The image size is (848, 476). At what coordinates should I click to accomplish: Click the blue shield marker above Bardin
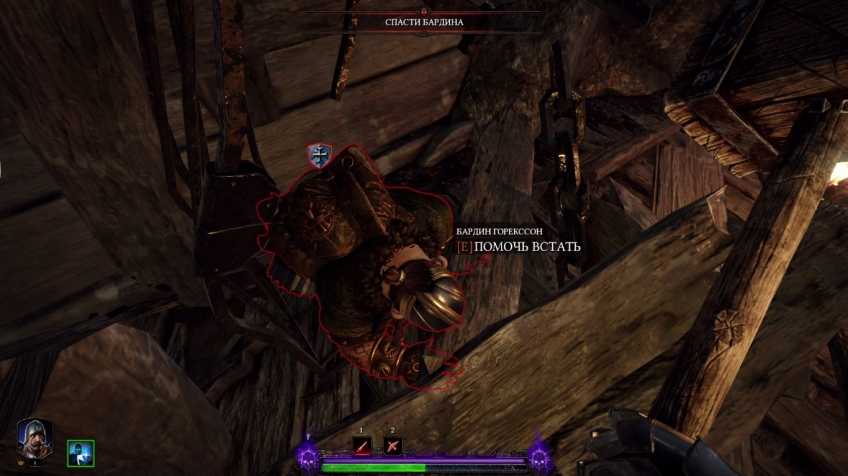coord(320,155)
